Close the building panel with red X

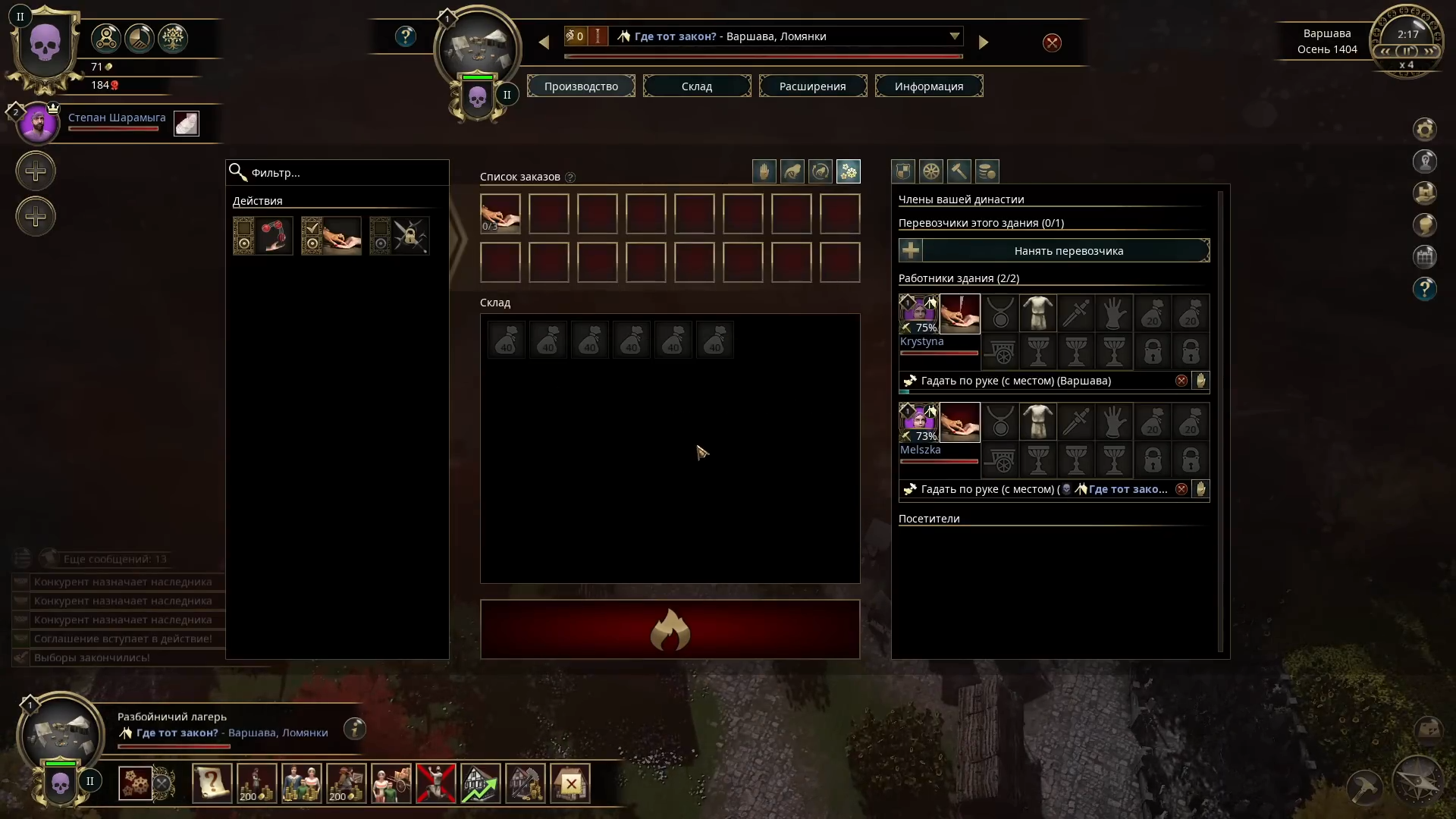click(1052, 43)
